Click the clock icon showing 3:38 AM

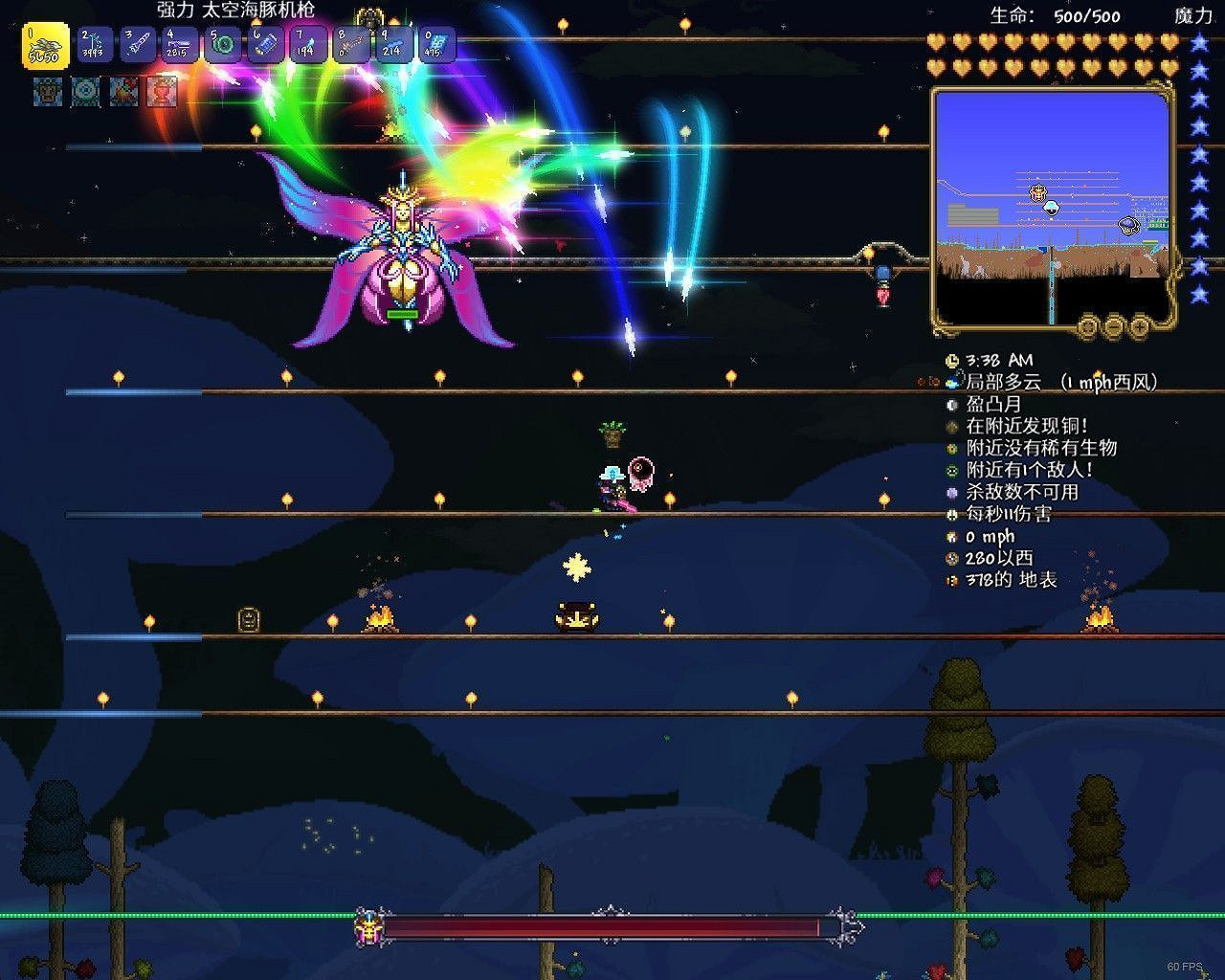point(951,362)
